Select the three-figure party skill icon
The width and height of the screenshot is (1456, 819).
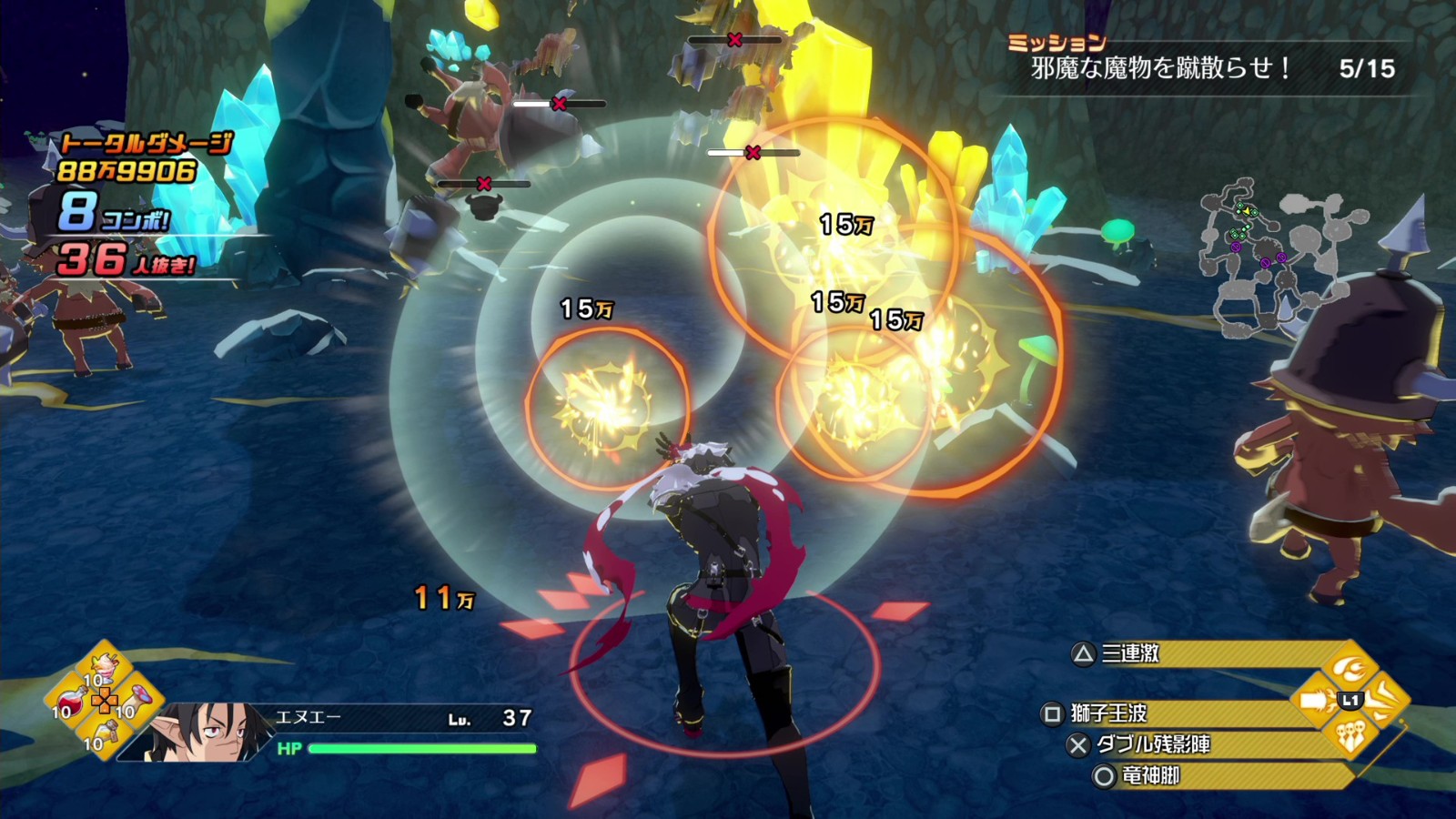(x=1351, y=735)
